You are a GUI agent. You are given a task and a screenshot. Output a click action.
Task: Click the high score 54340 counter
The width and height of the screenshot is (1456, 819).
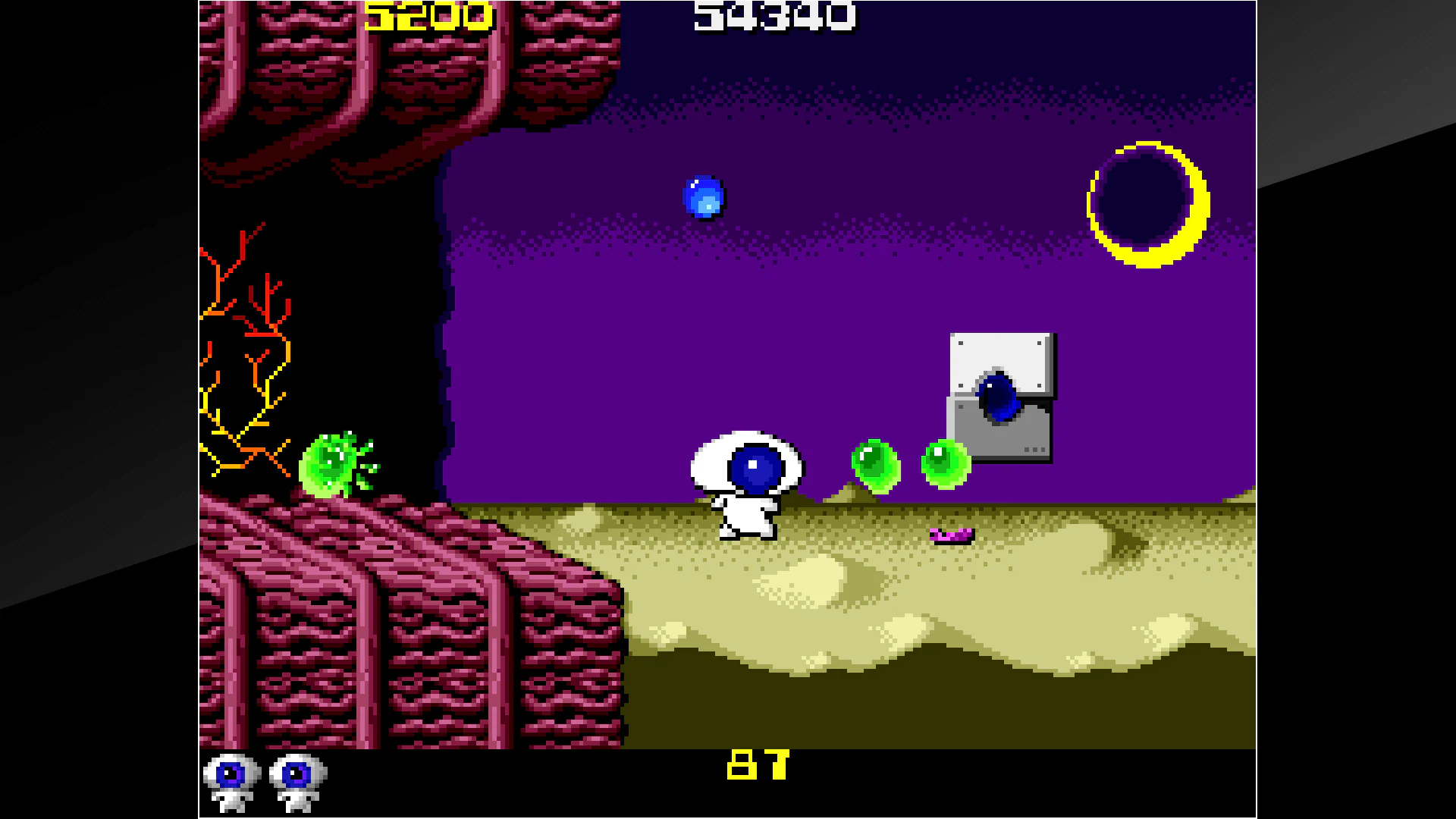pos(773,17)
